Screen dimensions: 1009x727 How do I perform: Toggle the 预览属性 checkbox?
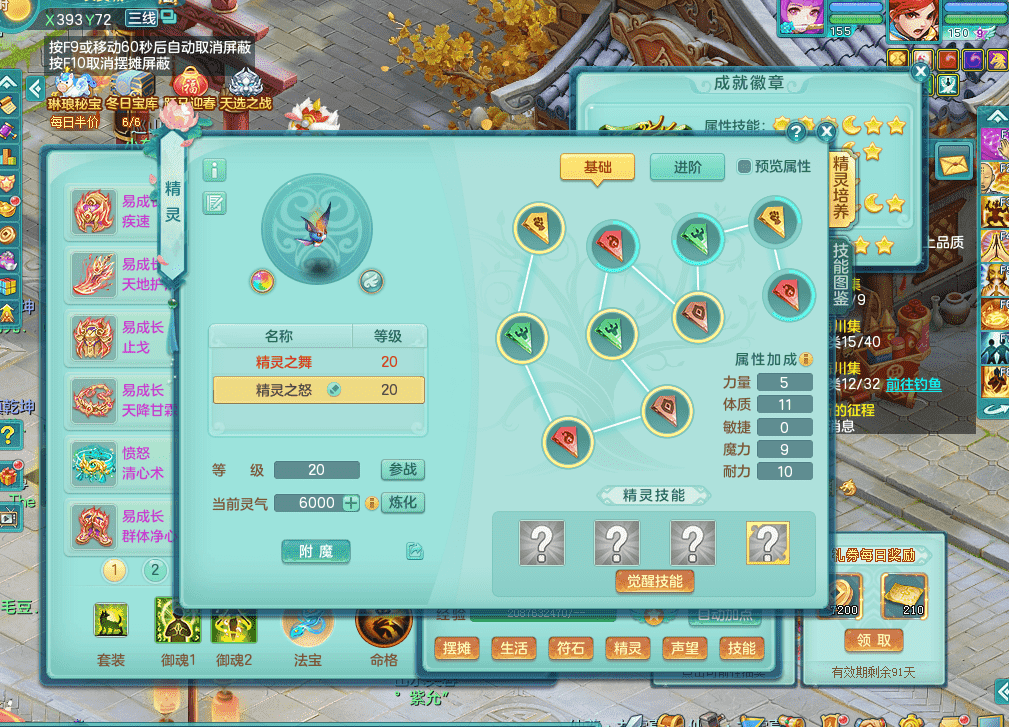pos(744,167)
